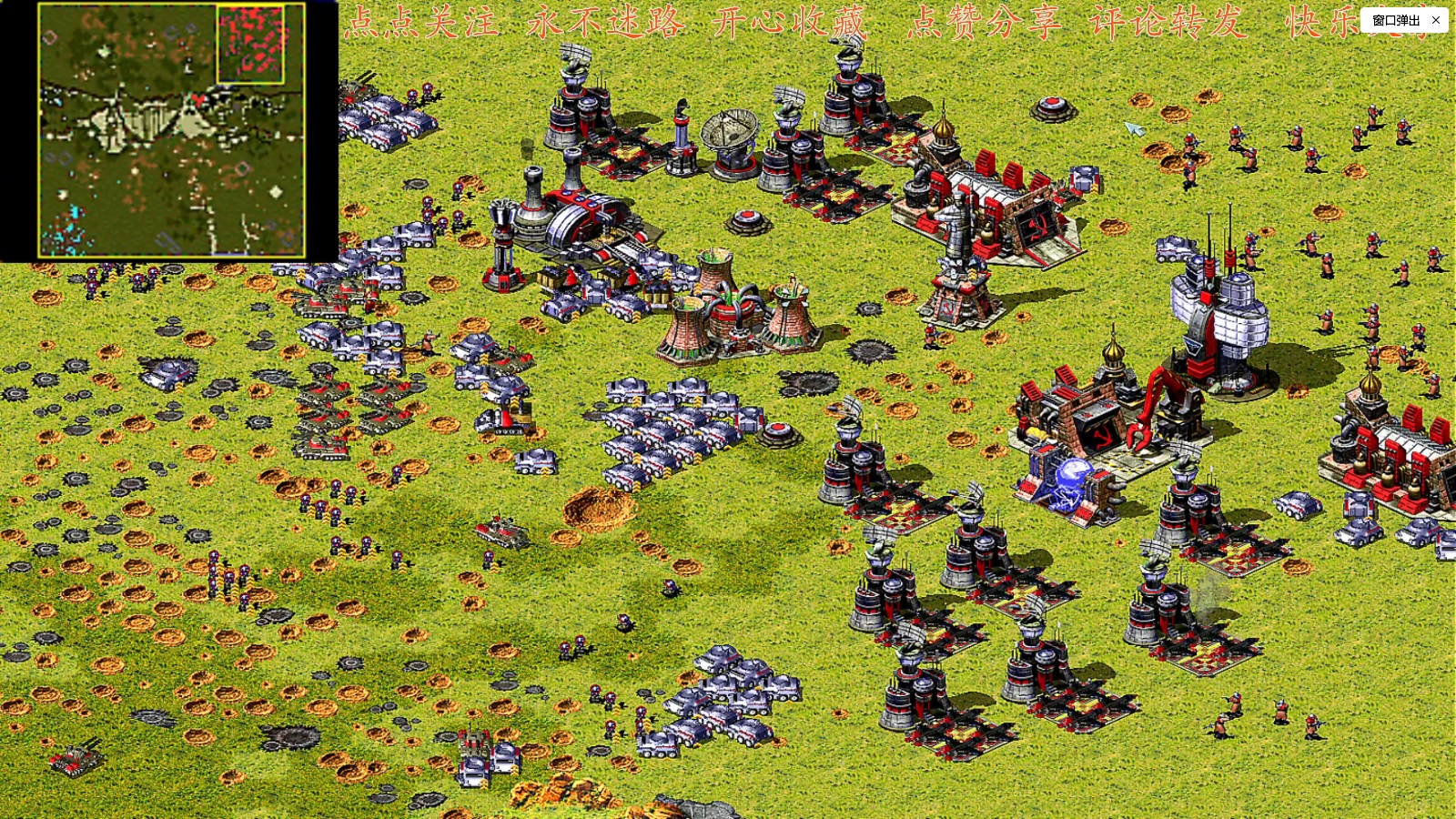Viewport: 1456px width, 819px height.
Task: Click the radar minimap
Action: click(171, 130)
